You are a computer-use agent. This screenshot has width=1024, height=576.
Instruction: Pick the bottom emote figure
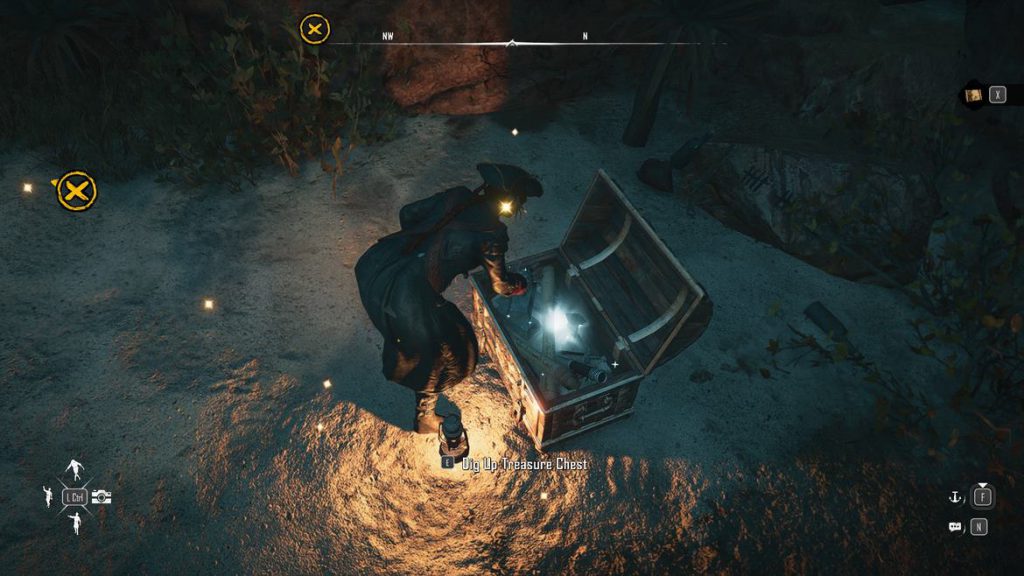pyautogui.click(x=75, y=522)
